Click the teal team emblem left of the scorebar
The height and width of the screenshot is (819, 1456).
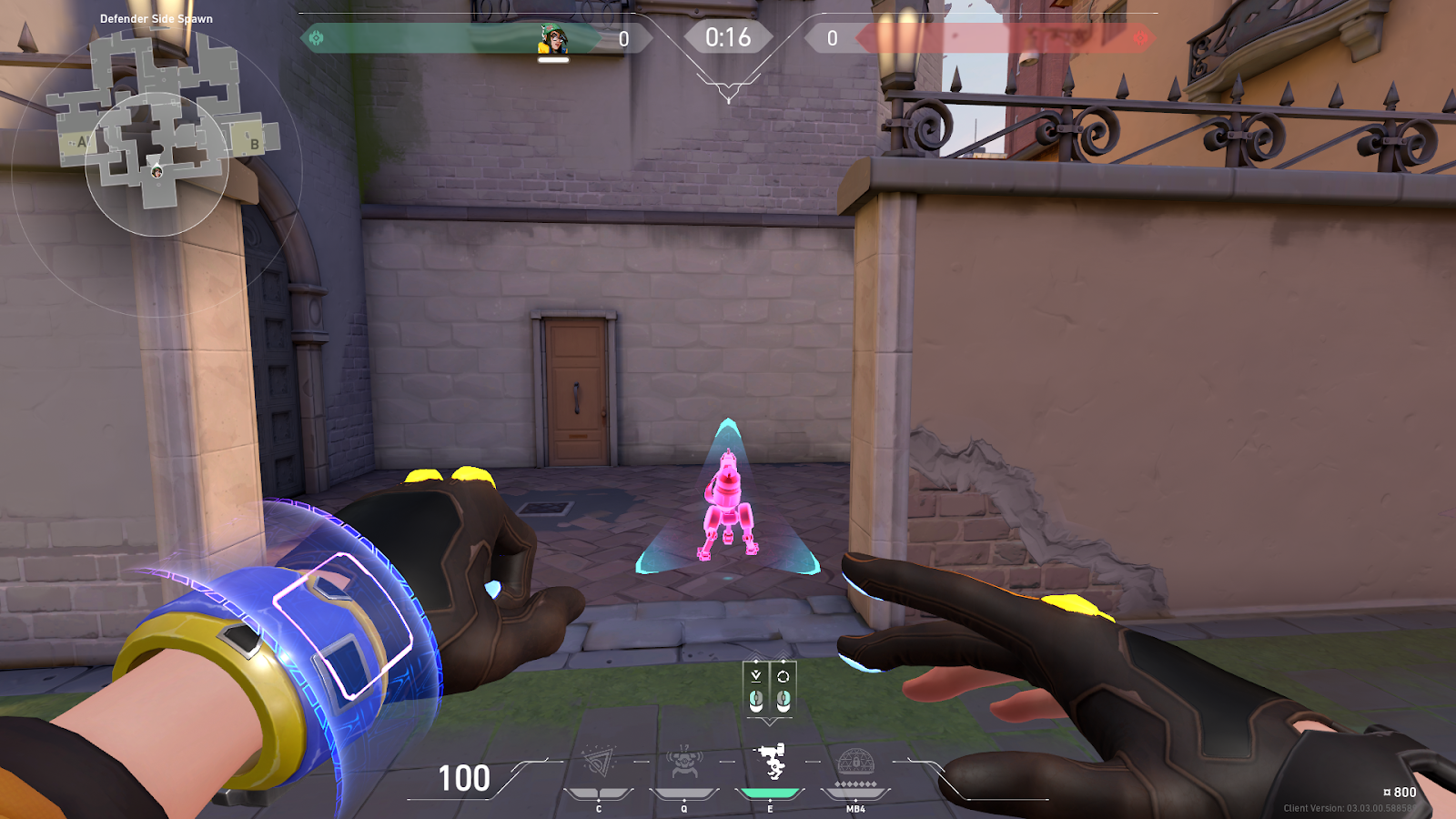point(318,36)
